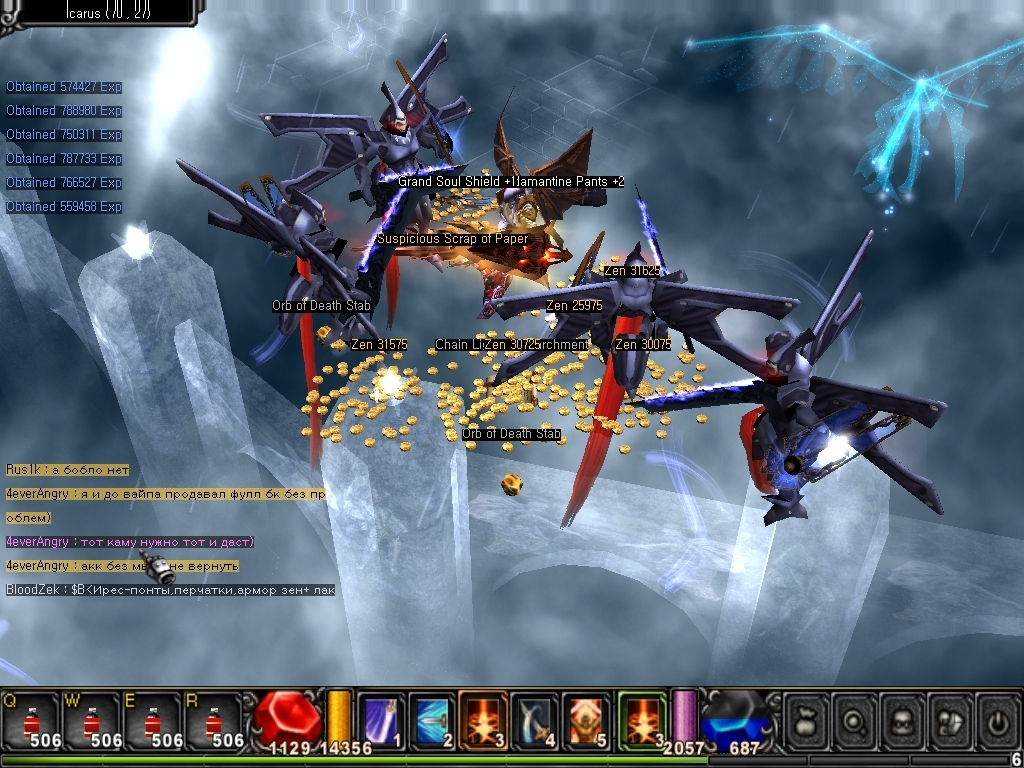Choose the curved blade skill in slot 4
Image resolution: width=1024 pixels, height=768 pixels.
pyautogui.click(x=535, y=719)
